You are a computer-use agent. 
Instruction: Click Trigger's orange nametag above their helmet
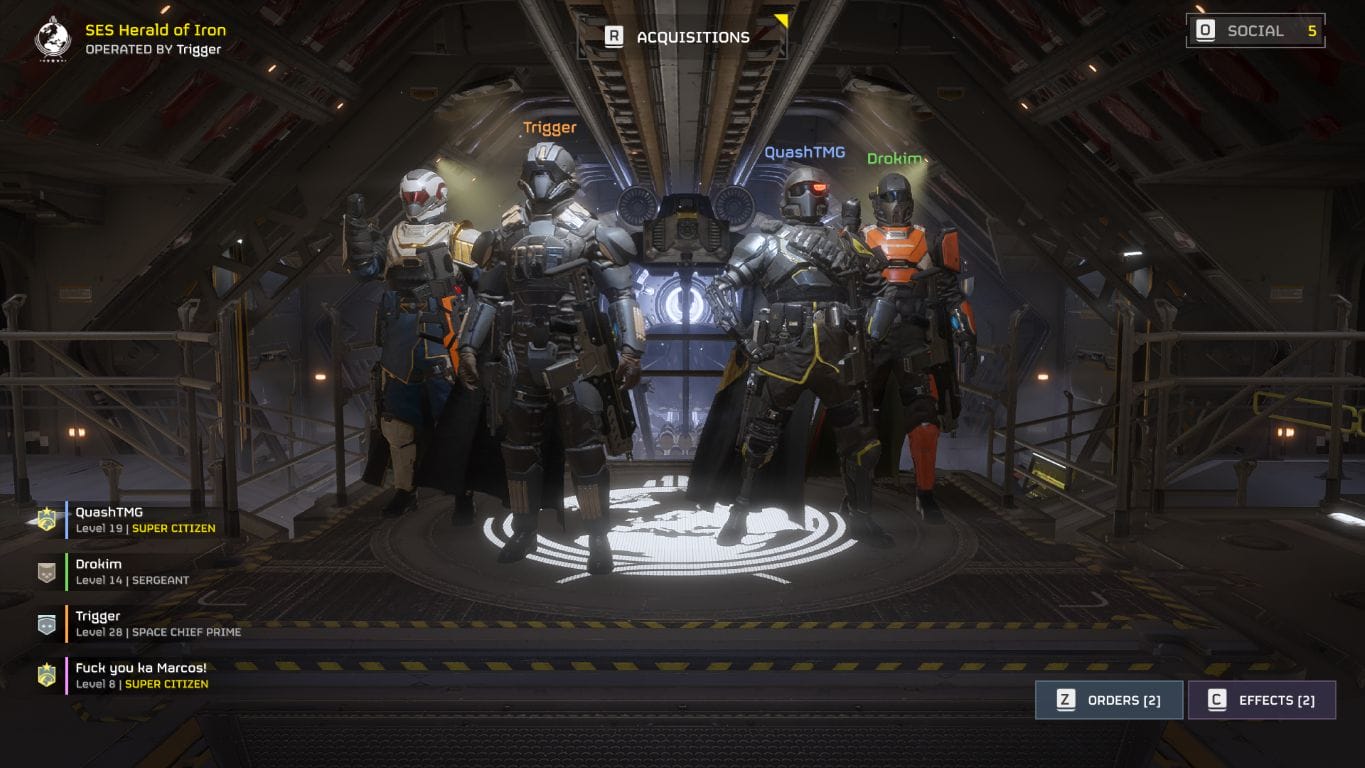(x=549, y=128)
